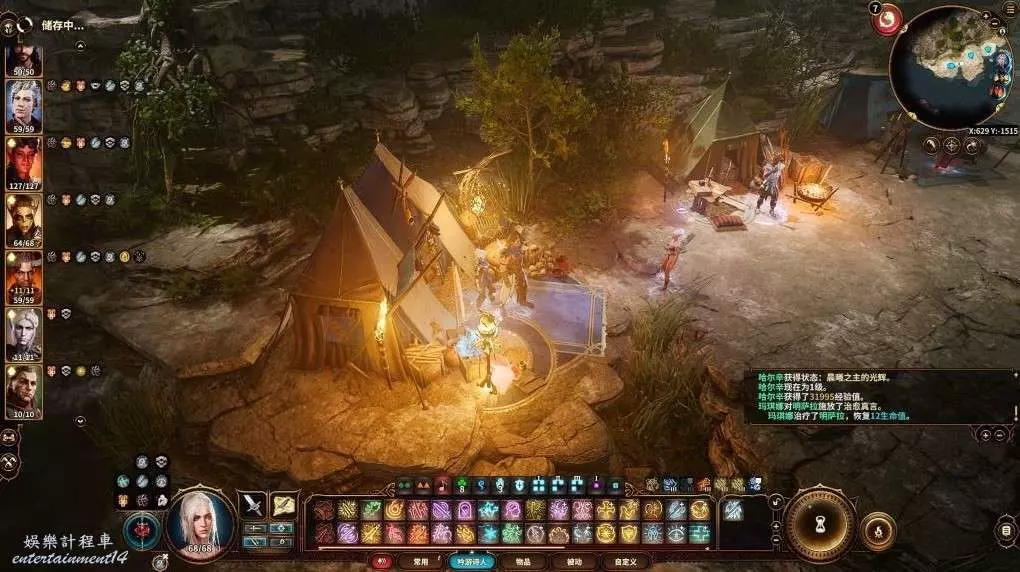Click the red notification orb numbered 7
The image size is (1020, 572).
point(886,20)
